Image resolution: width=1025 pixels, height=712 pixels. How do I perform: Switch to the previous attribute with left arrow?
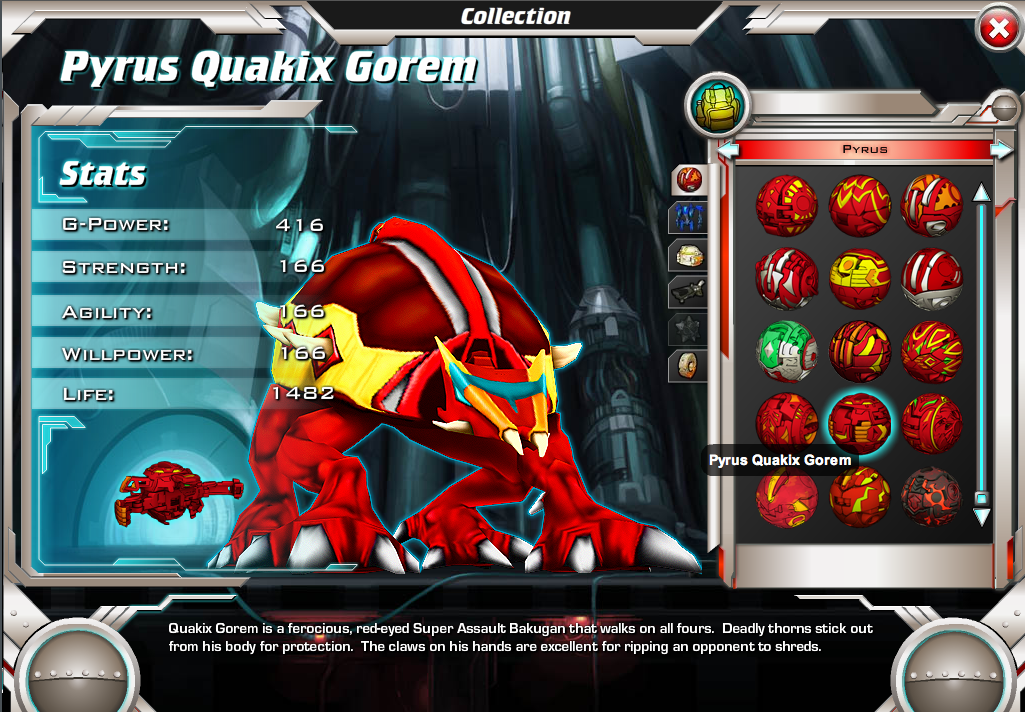pos(729,150)
